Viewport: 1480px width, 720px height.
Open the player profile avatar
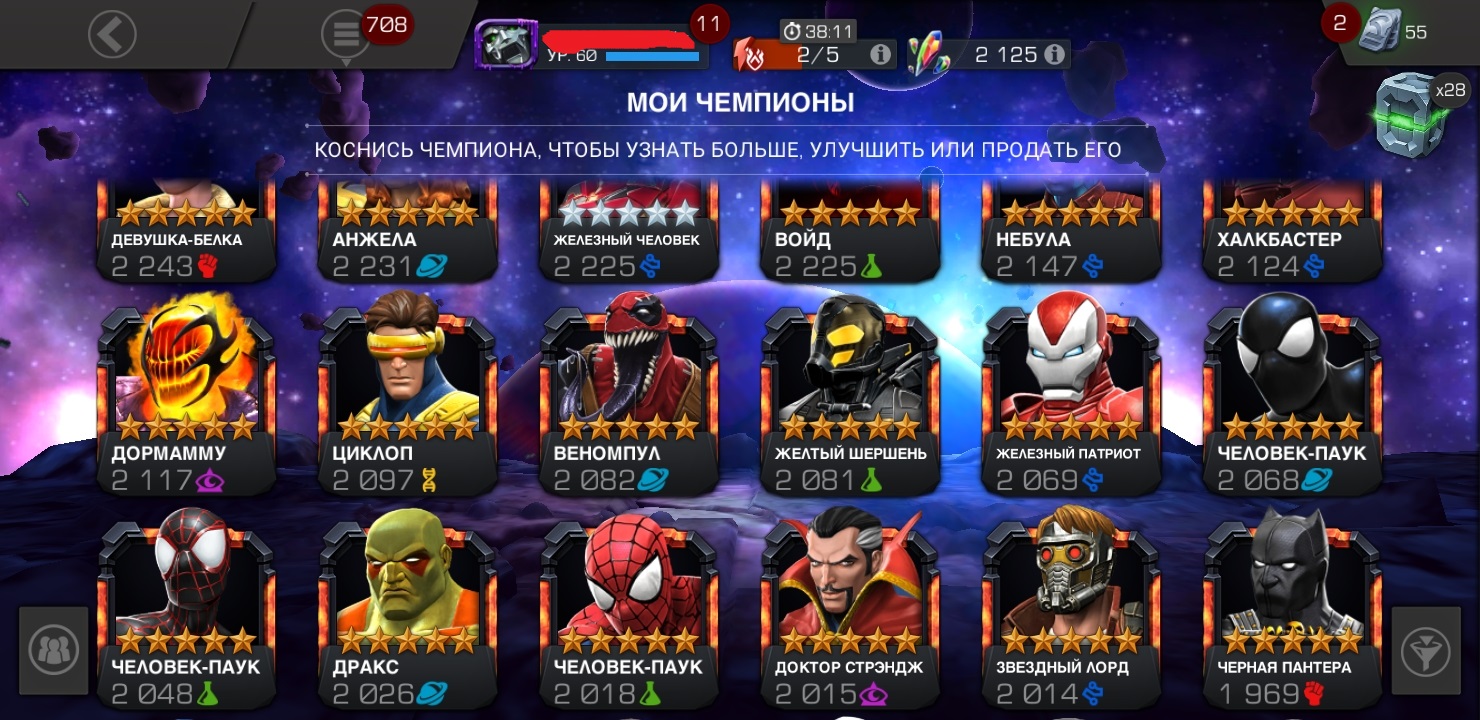[506, 43]
